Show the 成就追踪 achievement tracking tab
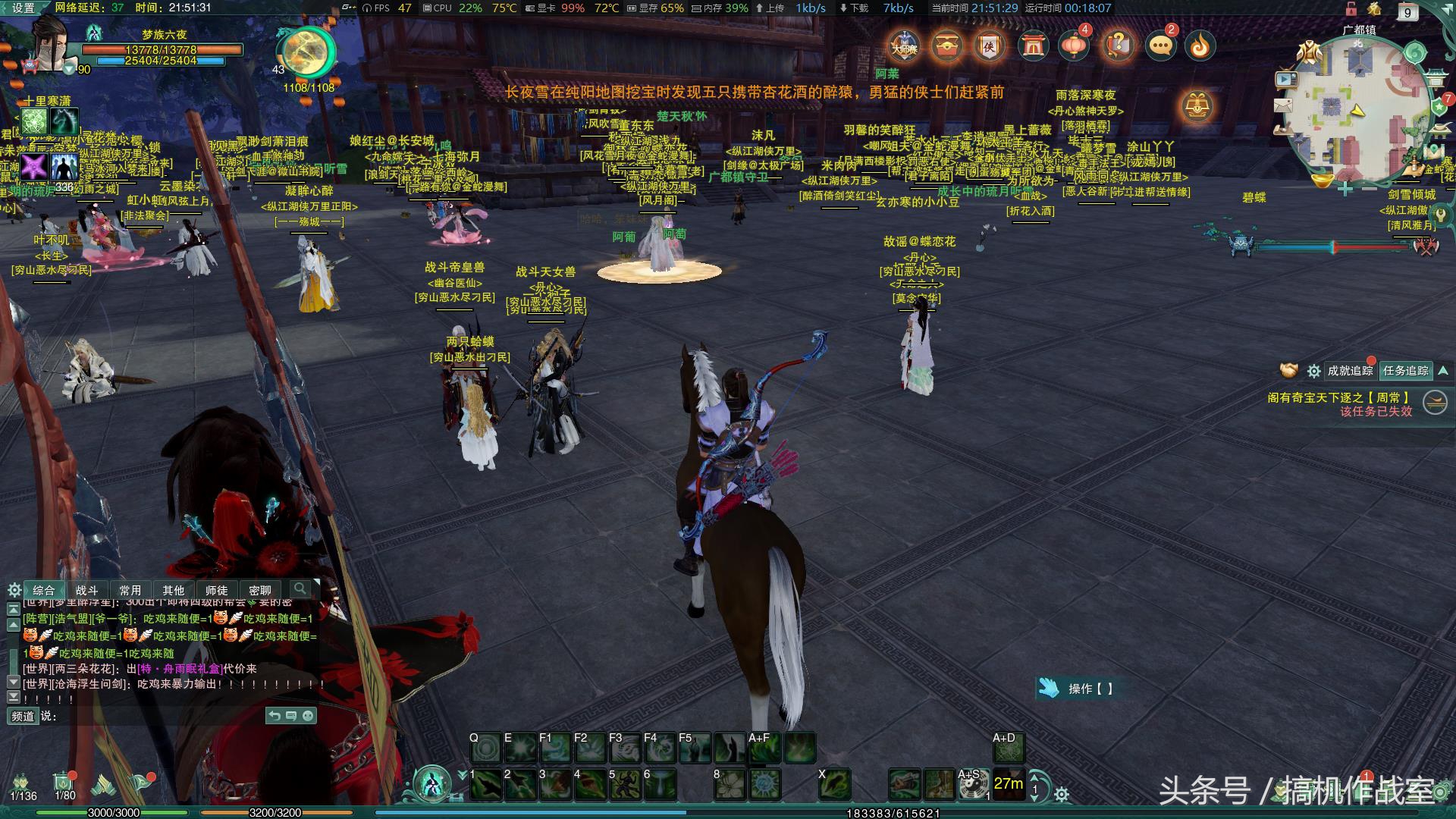Image resolution: width=1456 pixels, height=819 pixels. click(x=1350, y=371)
